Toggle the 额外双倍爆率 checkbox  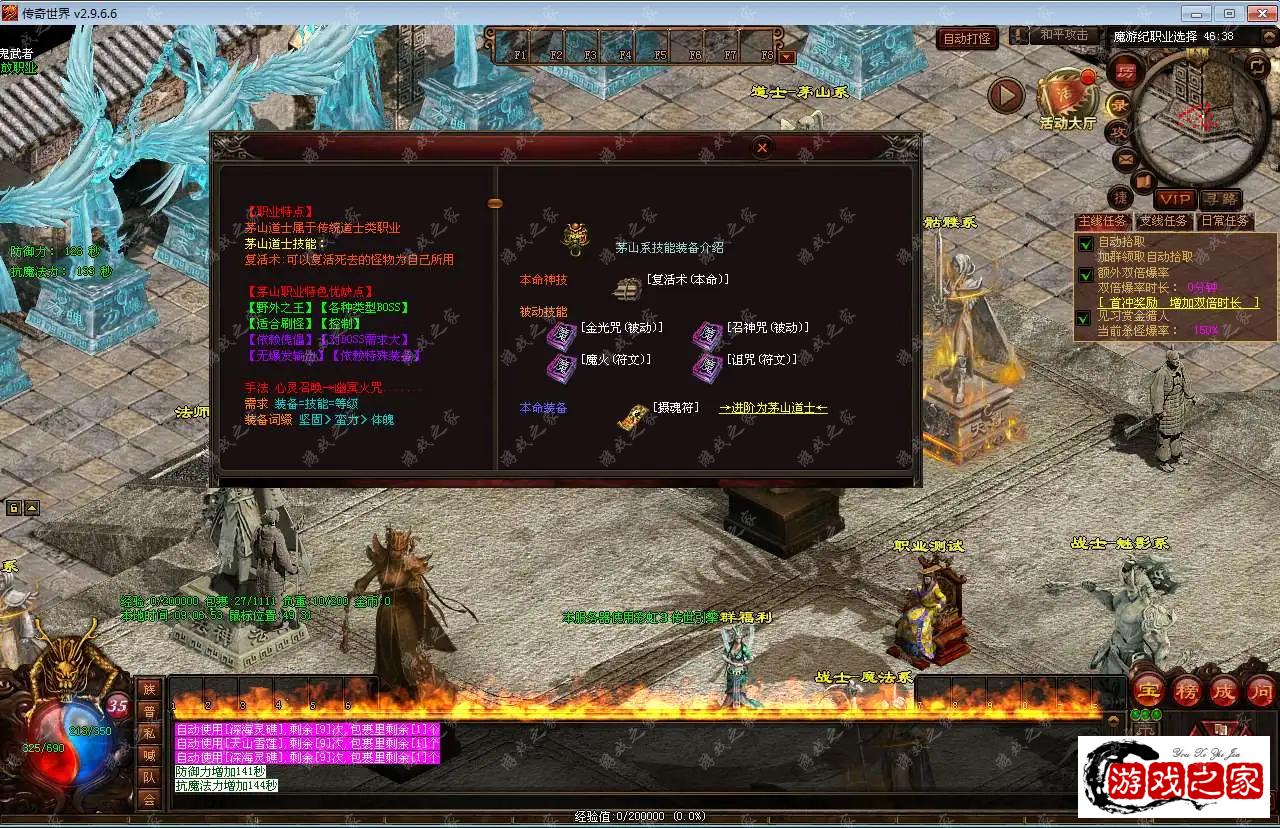pyautogui.click(x=1085, y=274)
